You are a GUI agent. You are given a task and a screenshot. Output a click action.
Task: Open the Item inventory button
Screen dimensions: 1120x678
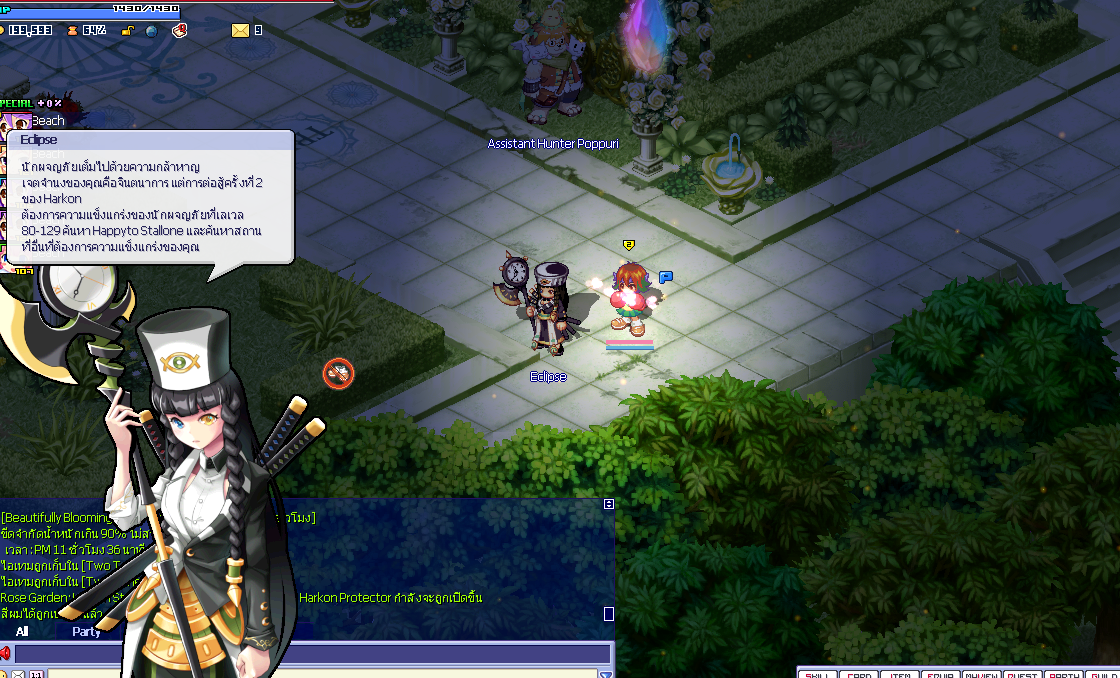coord(900,673)
